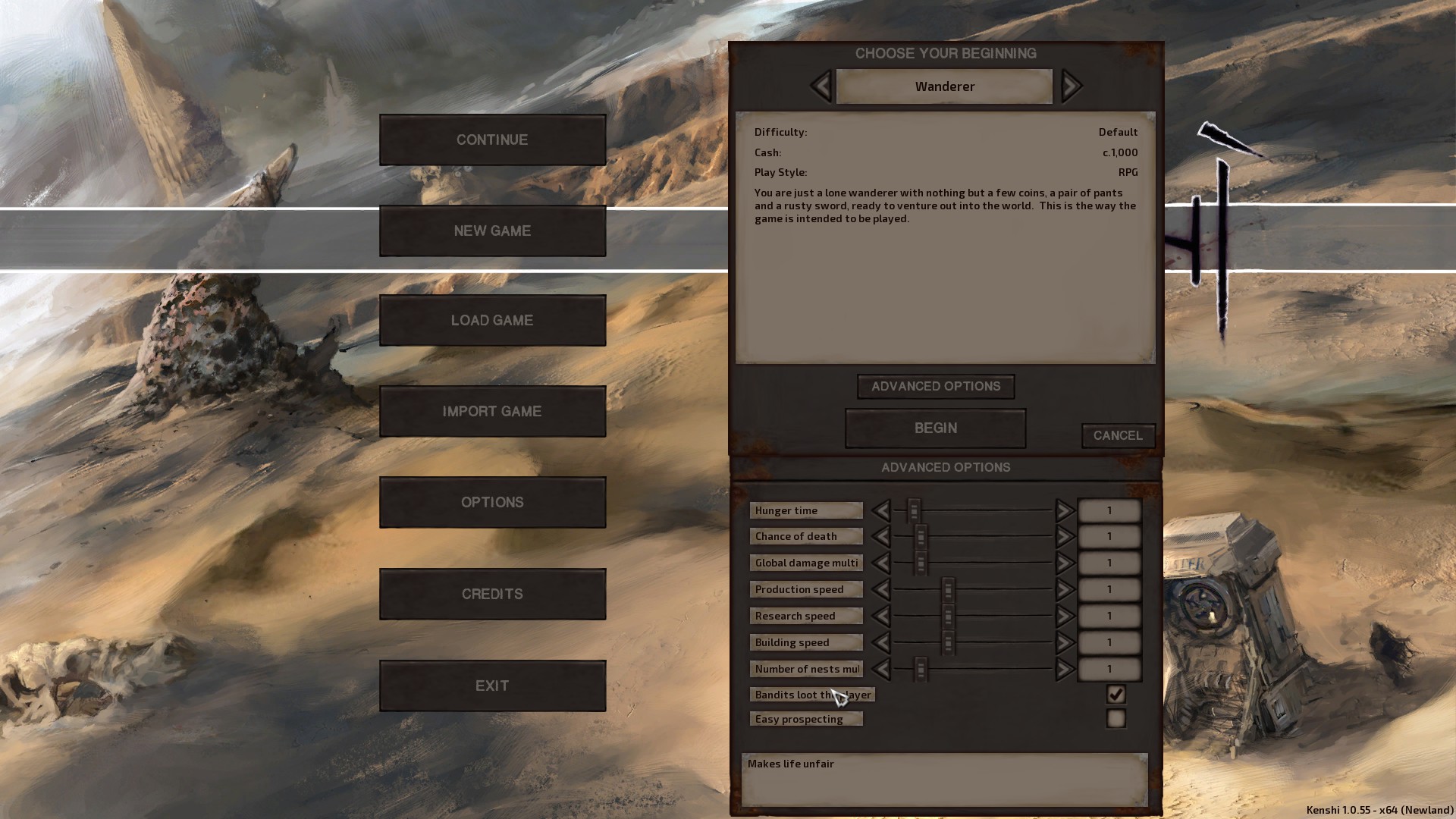1456x819 pixels.
Task: Select Load Game from the main menu
Action: coord(492,320)
